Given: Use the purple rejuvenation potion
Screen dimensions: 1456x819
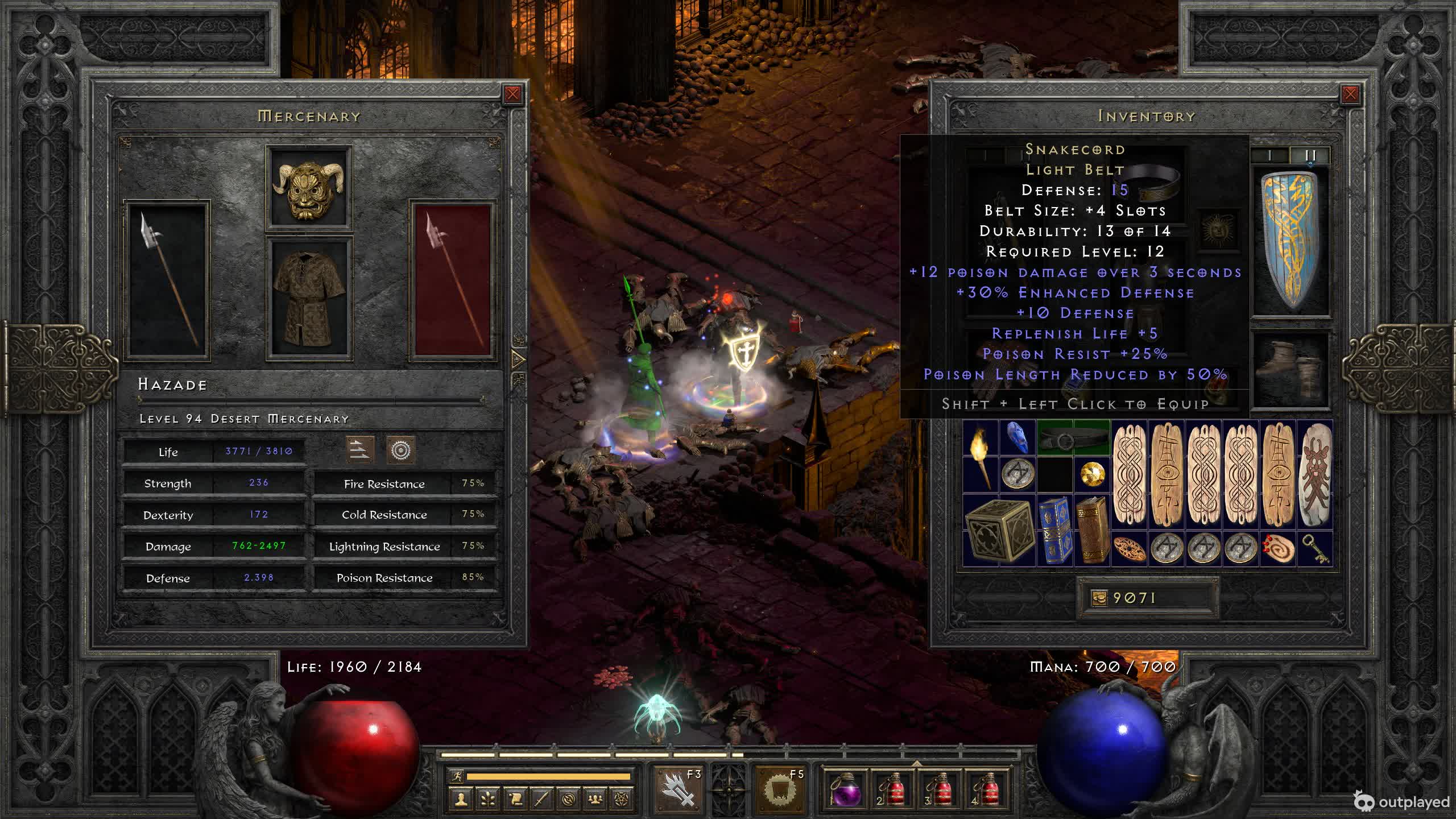Looking at the screenshot, I should 845,789.
